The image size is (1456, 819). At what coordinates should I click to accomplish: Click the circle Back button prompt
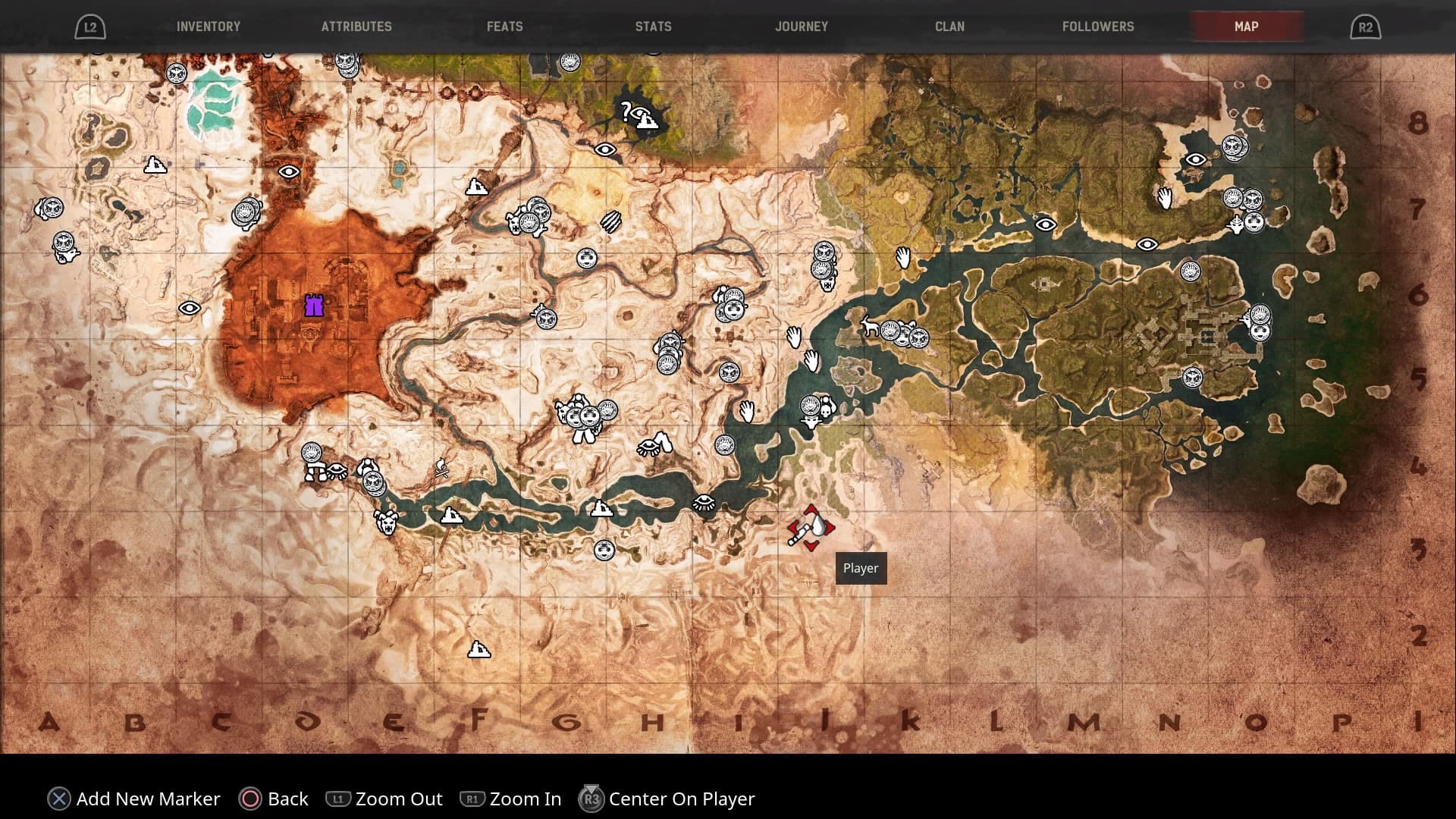[x=250, y=799]
